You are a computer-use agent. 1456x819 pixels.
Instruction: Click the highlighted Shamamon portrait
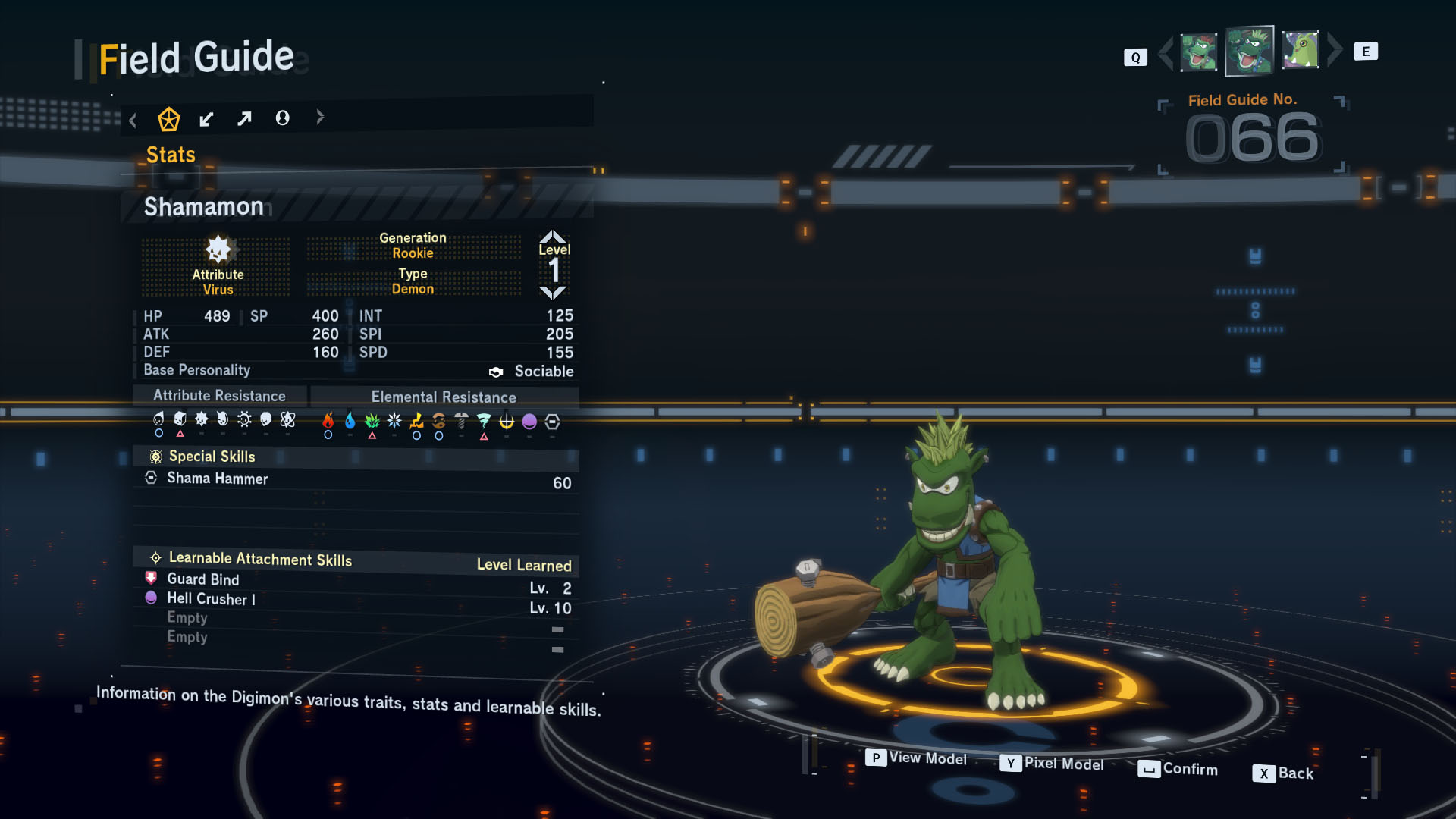point(1249,51)
